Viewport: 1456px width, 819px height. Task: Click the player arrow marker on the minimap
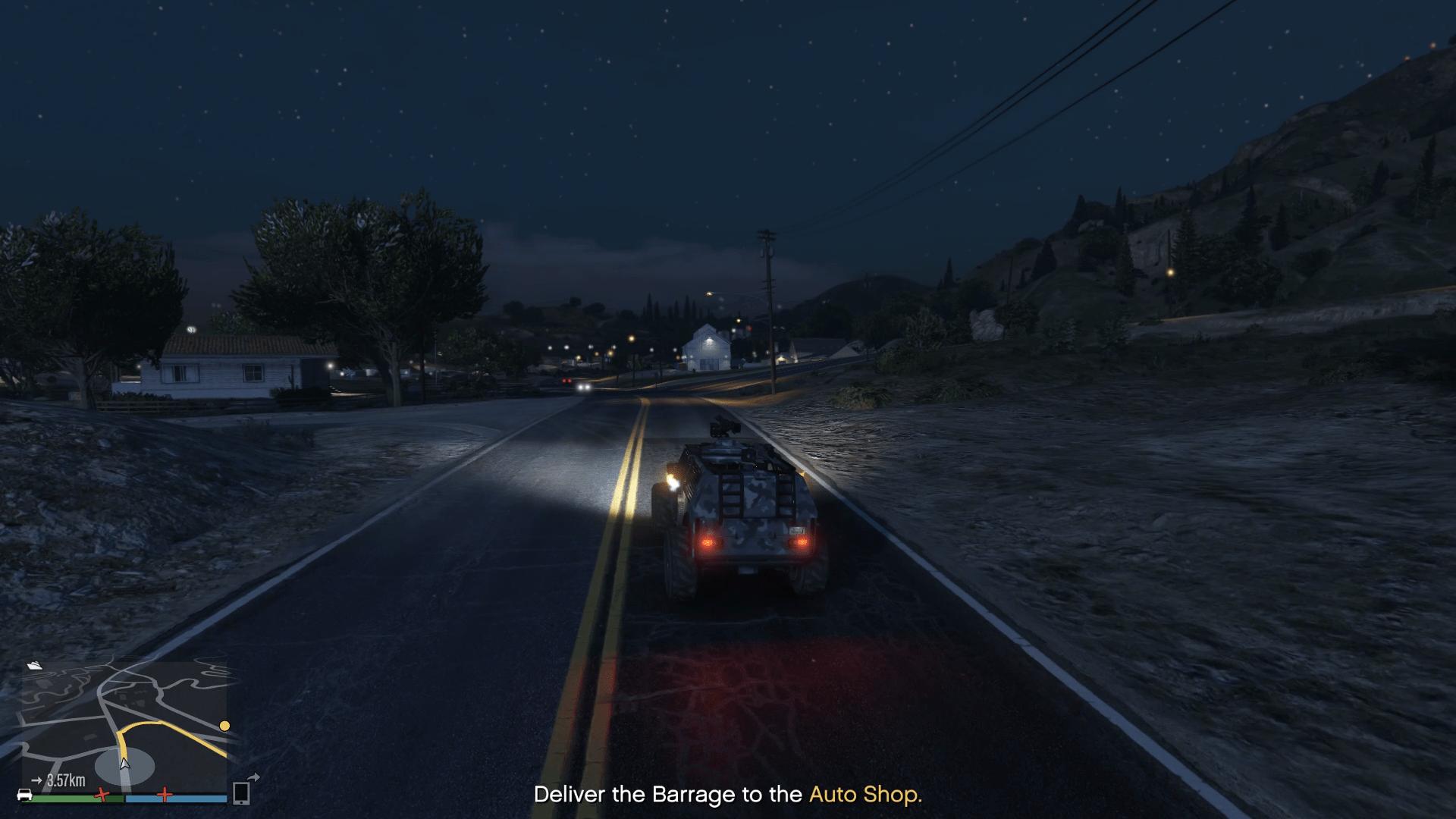[x=124, y=765]
